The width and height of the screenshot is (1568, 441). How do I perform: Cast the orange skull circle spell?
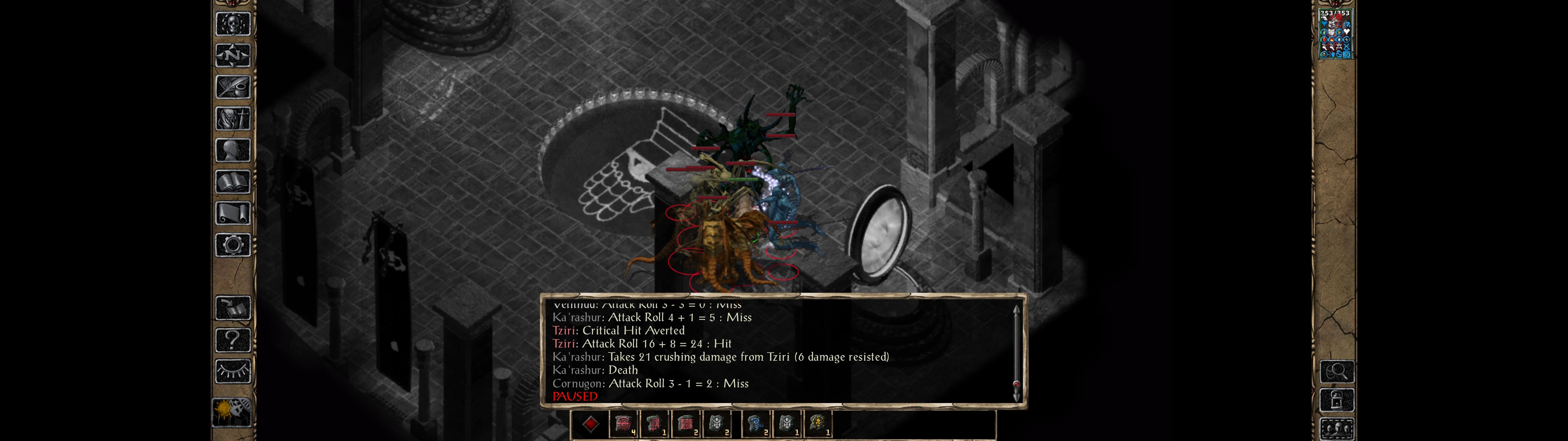click(x=818, y=424)
